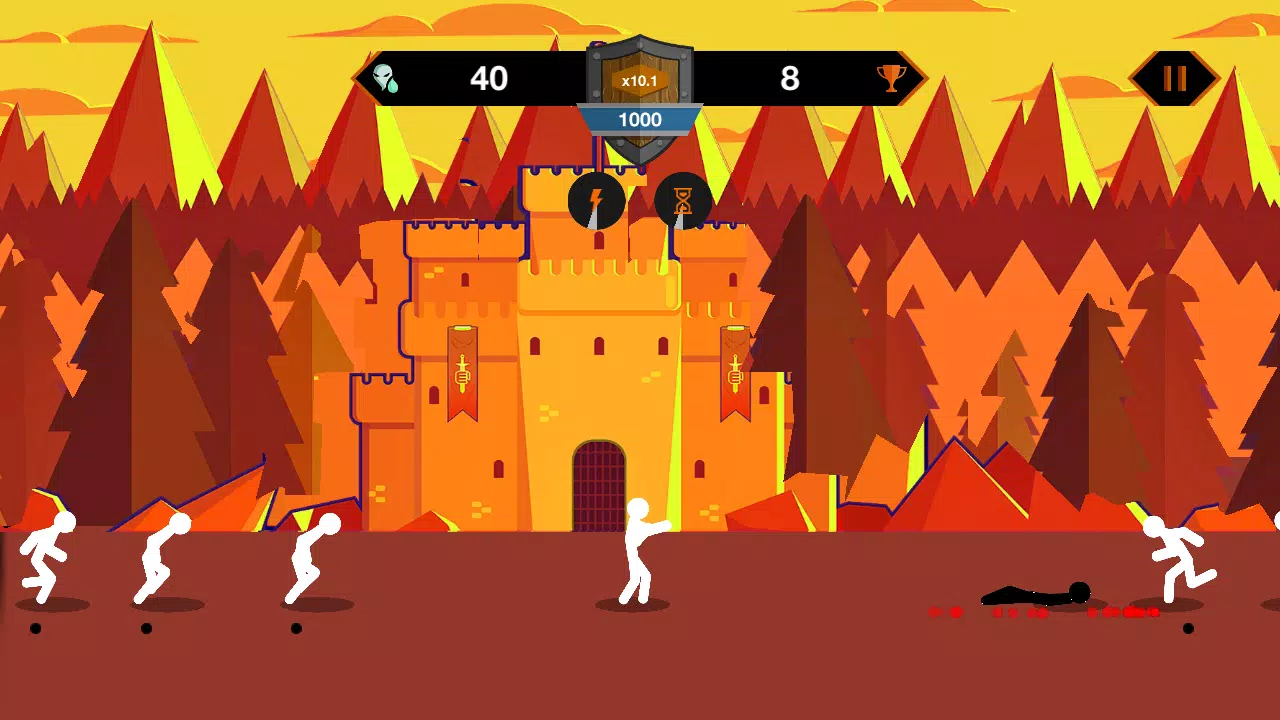Click the trophy count showing 8
The width and height of the screenshot is (1280, 720).
791,78
